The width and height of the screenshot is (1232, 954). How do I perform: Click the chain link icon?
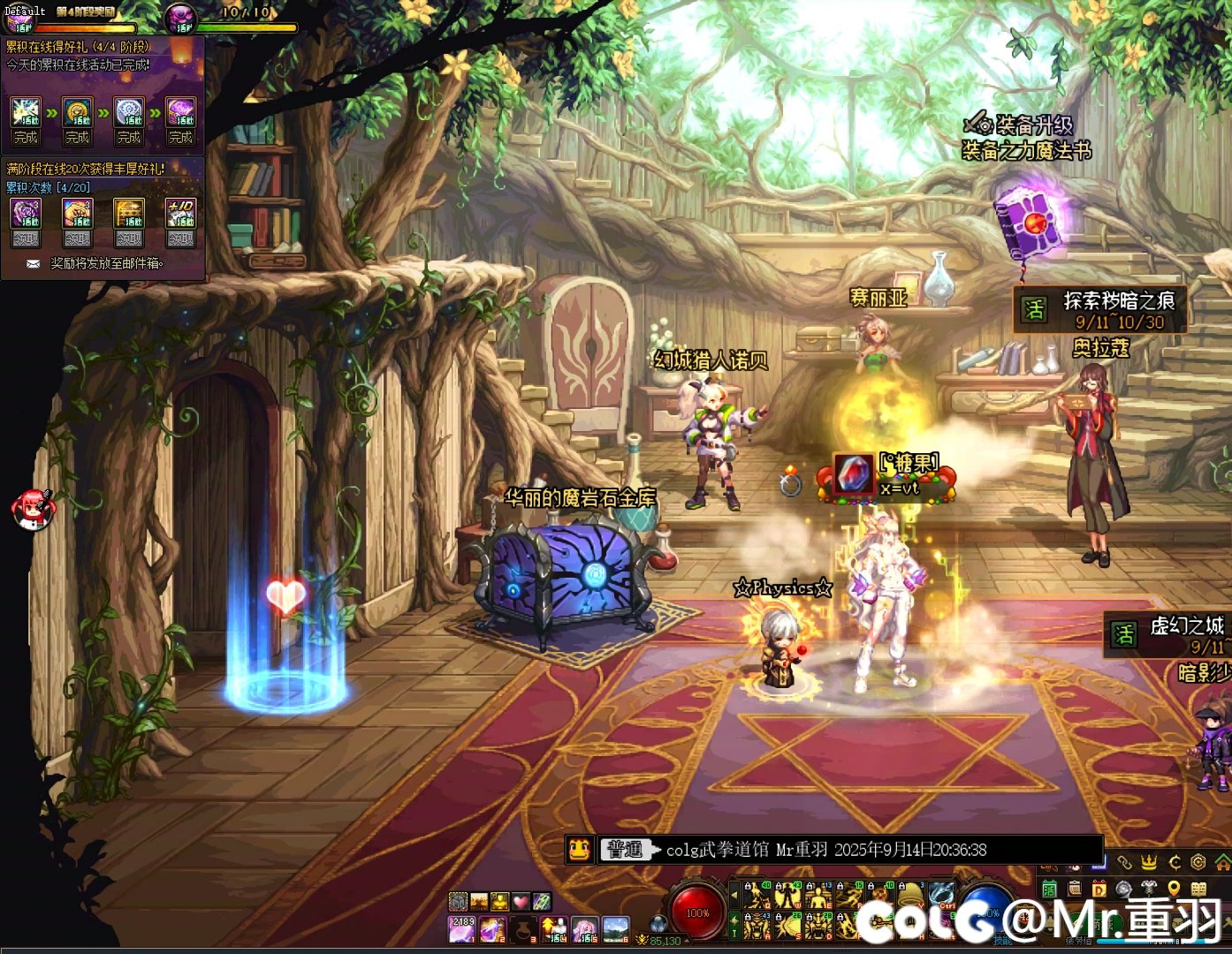click(x=1124, y=861)
